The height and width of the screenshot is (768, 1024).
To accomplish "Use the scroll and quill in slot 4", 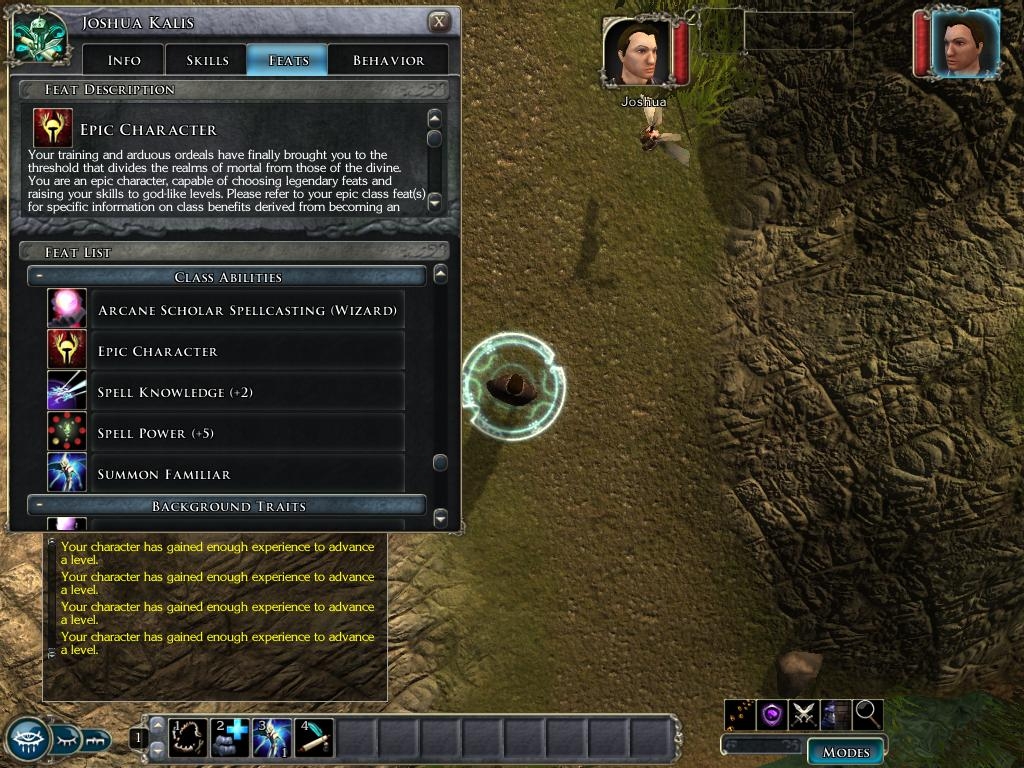I will pyautogui.click(x=314, y=739).
